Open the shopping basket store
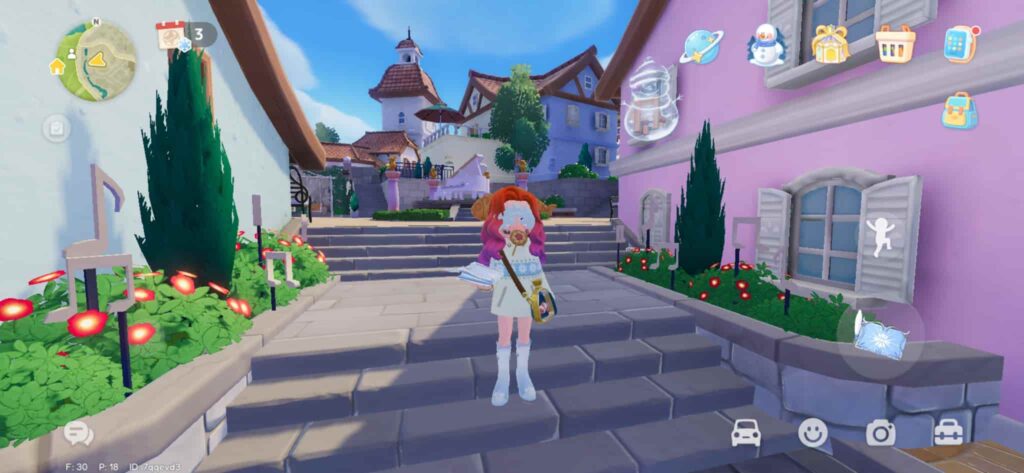 pyautogui.click(x=895, y=44)
